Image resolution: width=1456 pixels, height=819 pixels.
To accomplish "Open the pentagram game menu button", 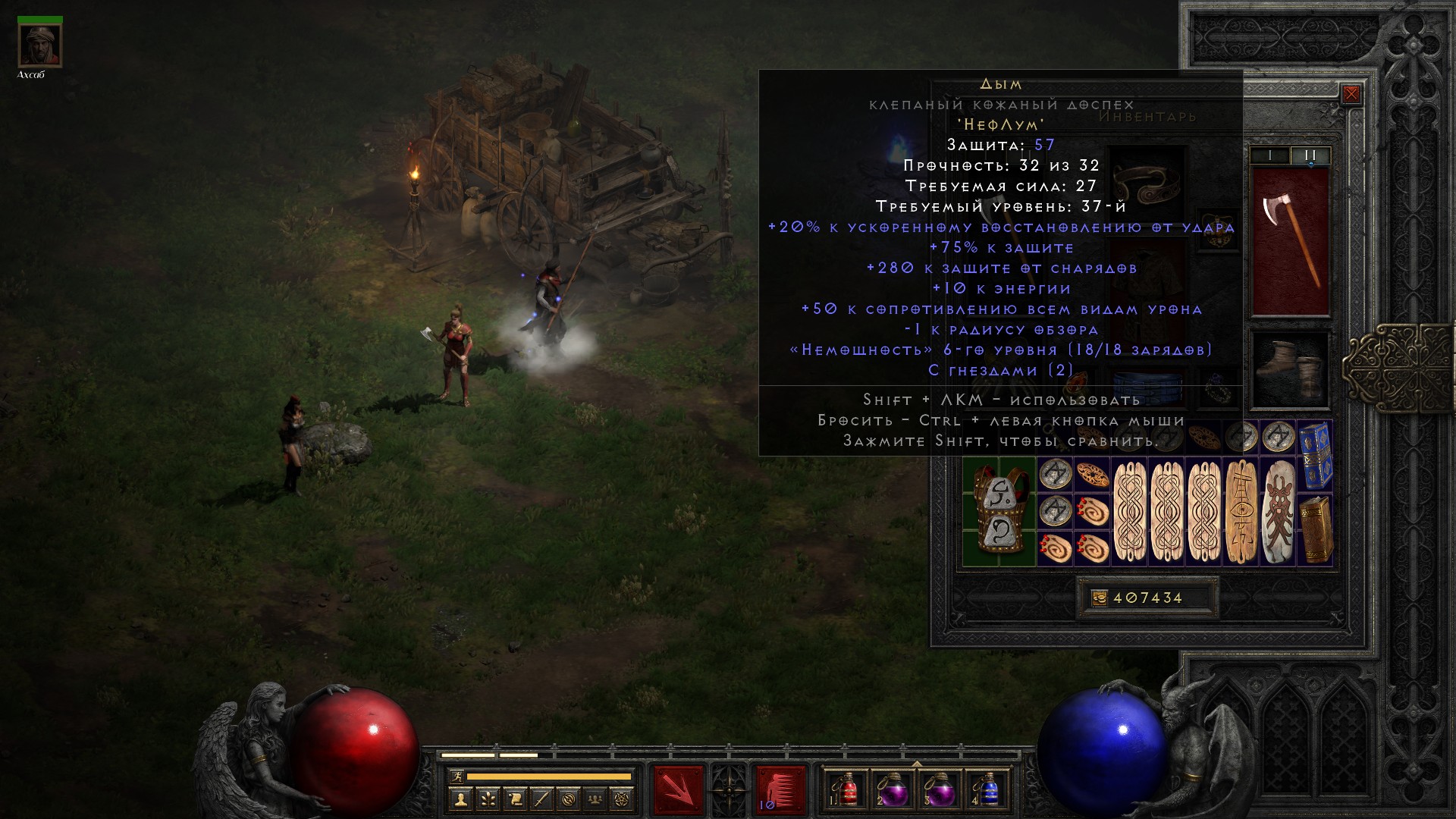I will click(623, 799).
